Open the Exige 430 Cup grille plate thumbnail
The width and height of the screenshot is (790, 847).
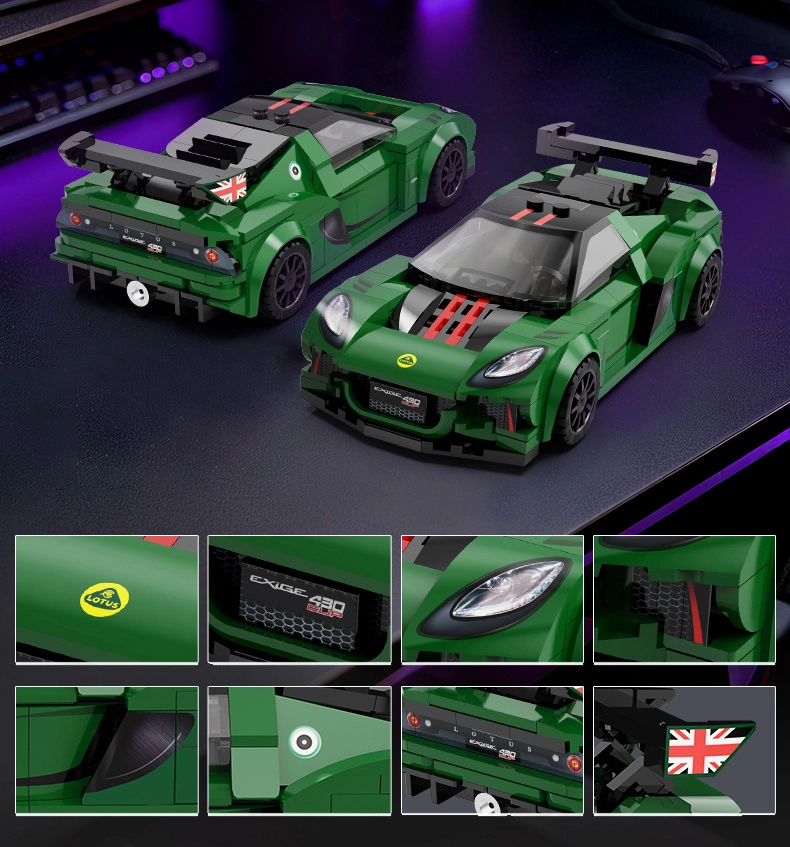point(299,599)
